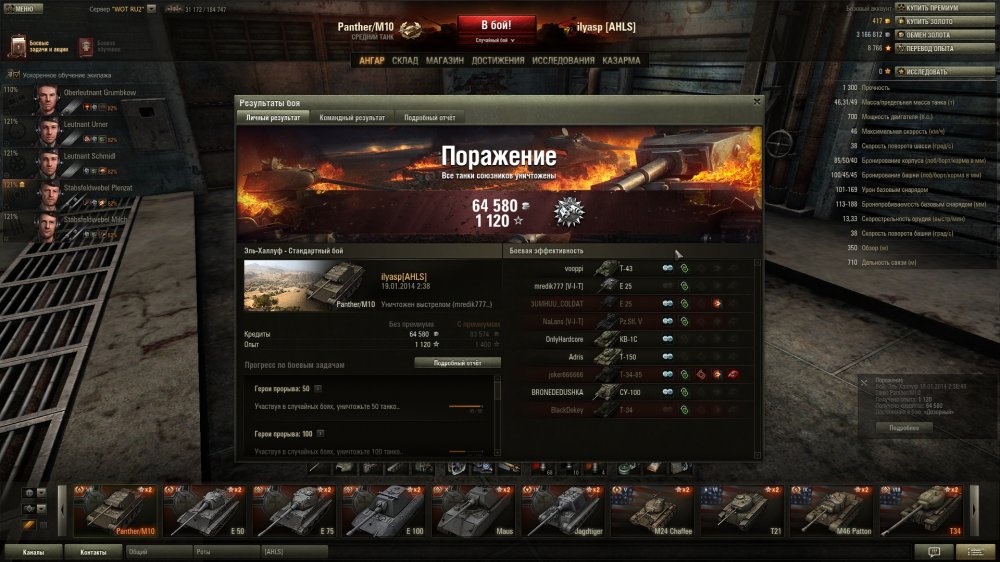Open the Каналы button

pyautogui.click(x=33, y=551)
